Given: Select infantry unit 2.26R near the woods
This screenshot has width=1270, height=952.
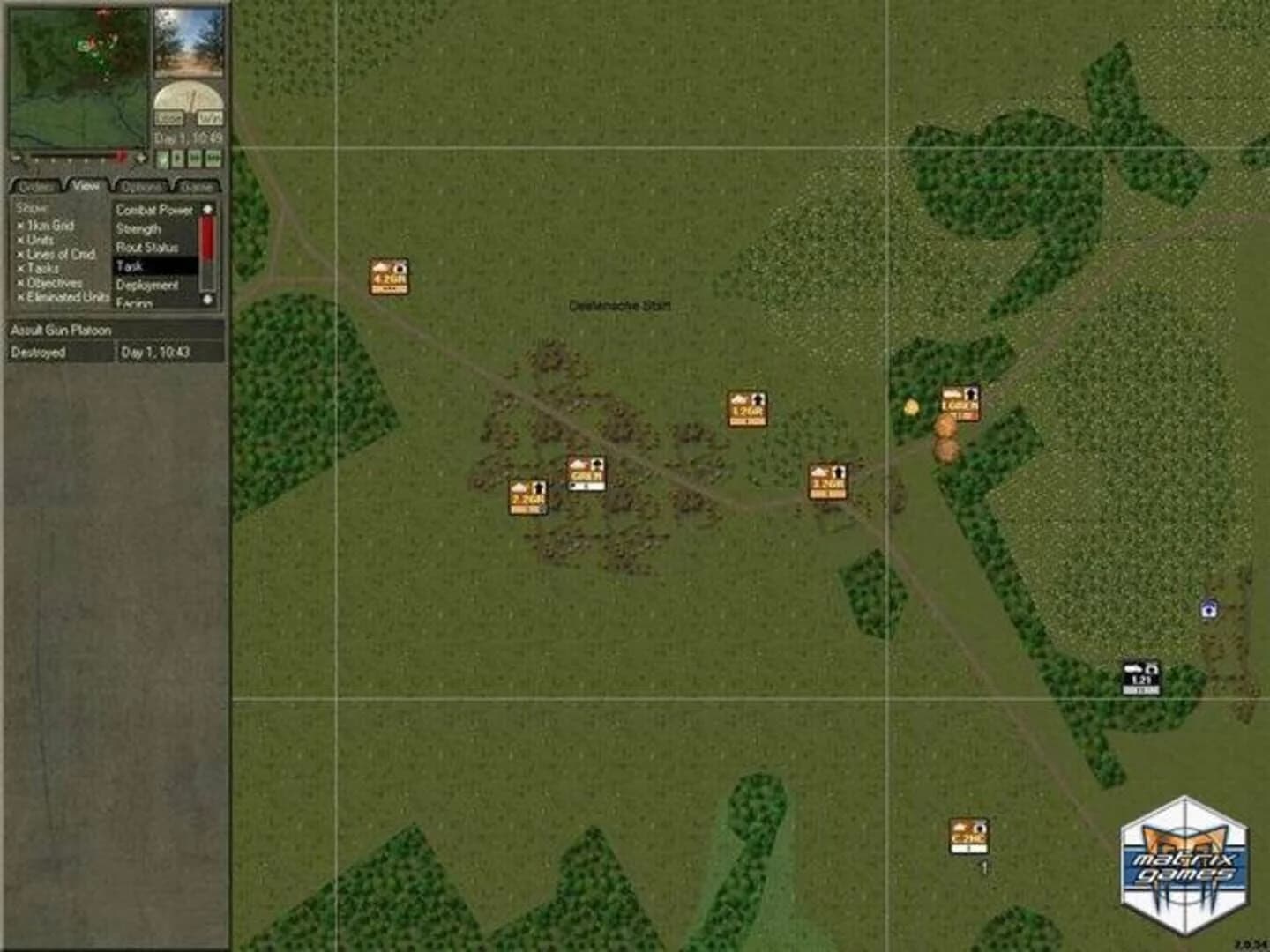Looking at the screenshot, I should (527, 495).
